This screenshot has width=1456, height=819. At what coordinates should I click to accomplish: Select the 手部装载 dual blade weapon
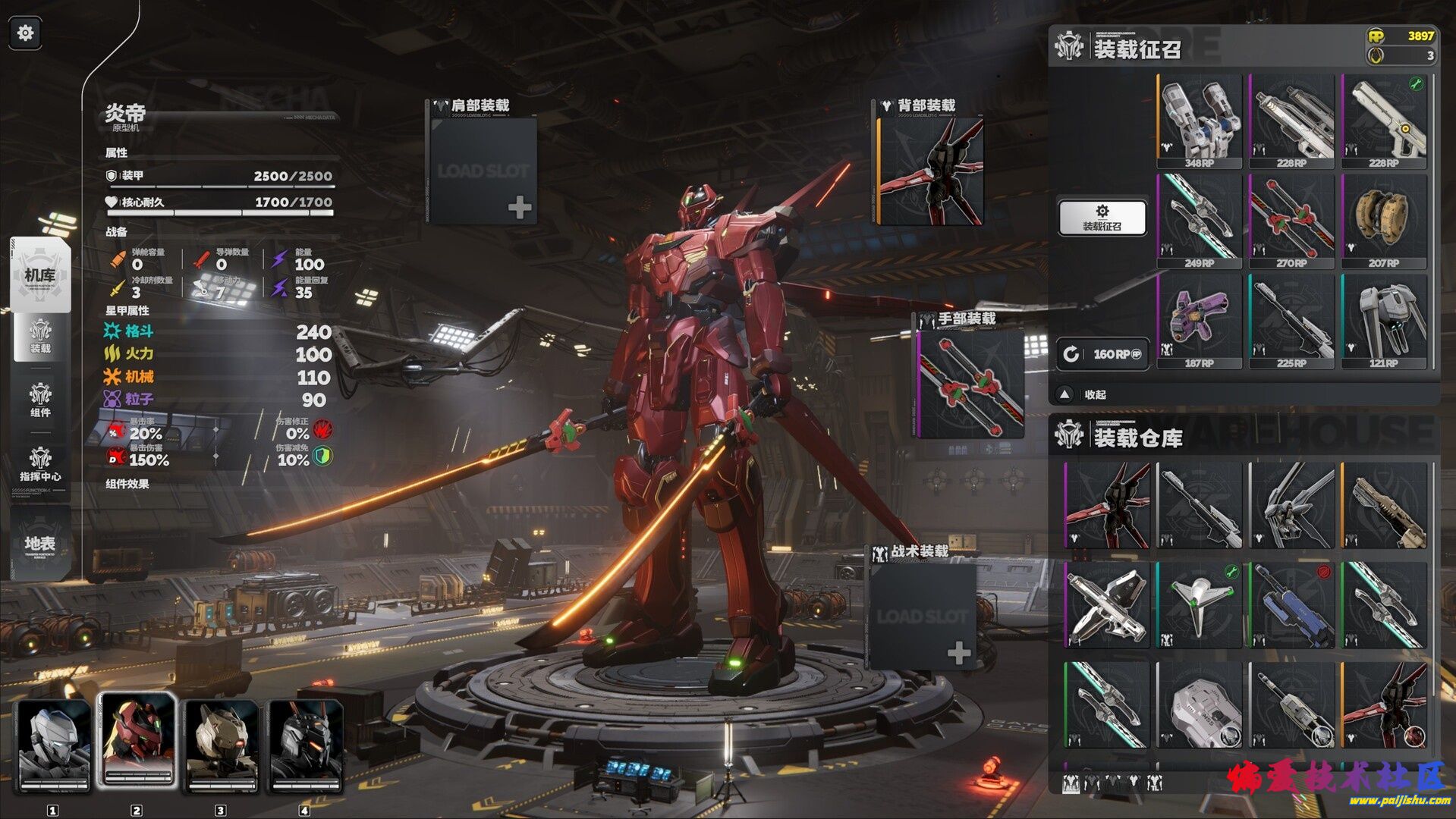click(971, 384)
